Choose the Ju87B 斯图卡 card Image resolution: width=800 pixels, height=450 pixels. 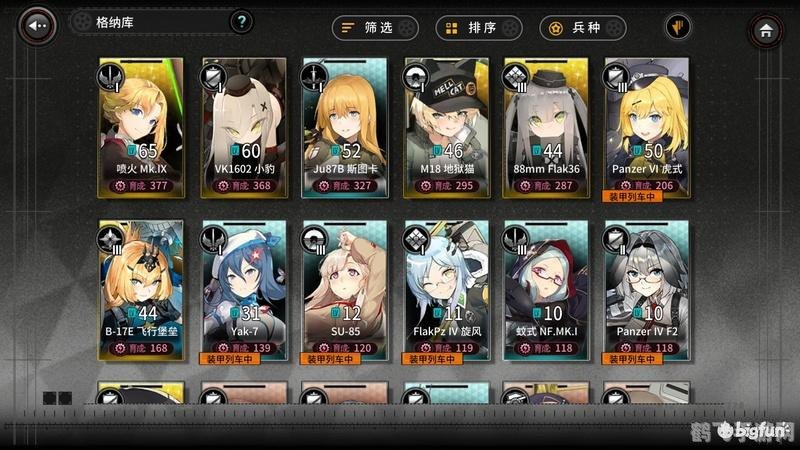[x=345, y=124]
